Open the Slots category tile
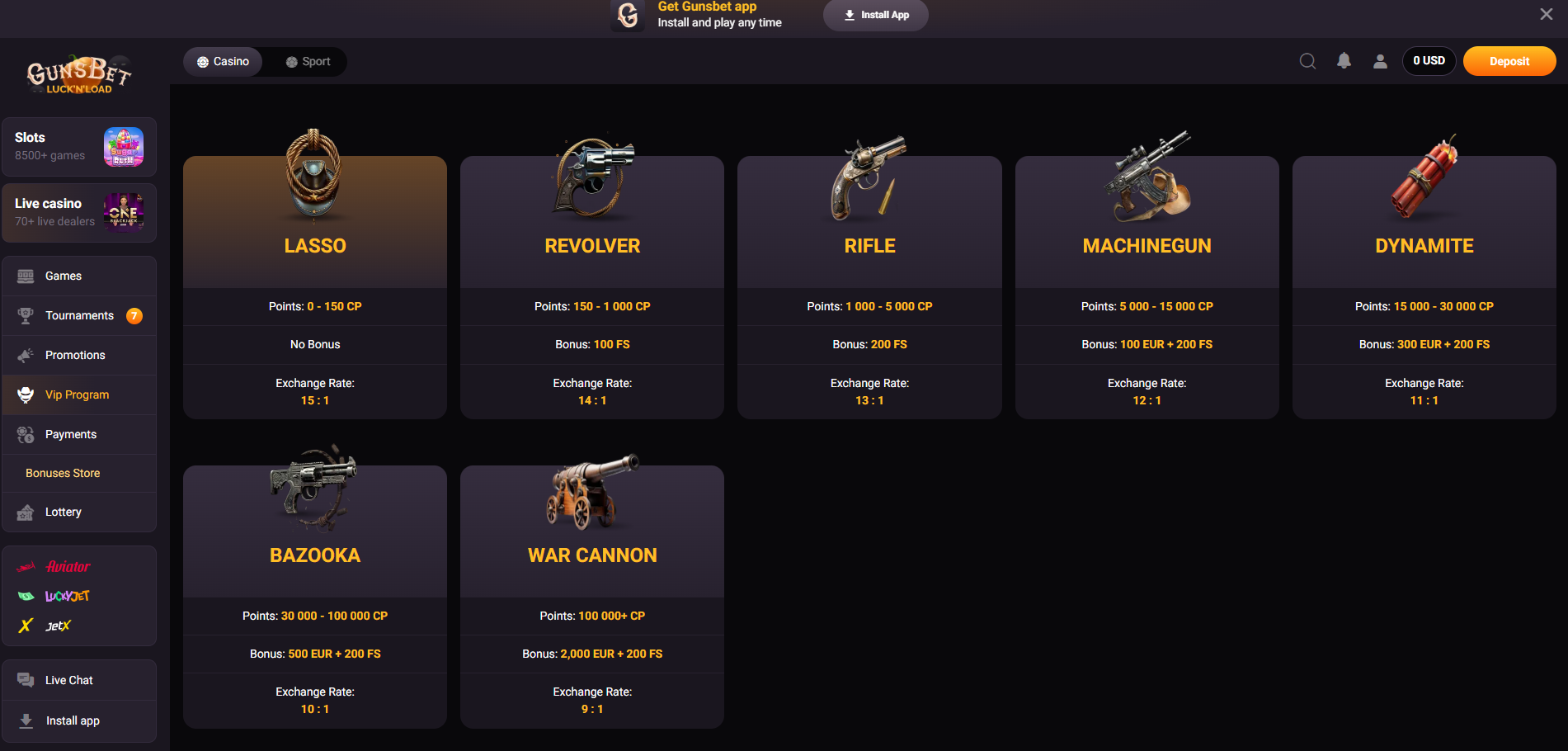 click(79, 147)
